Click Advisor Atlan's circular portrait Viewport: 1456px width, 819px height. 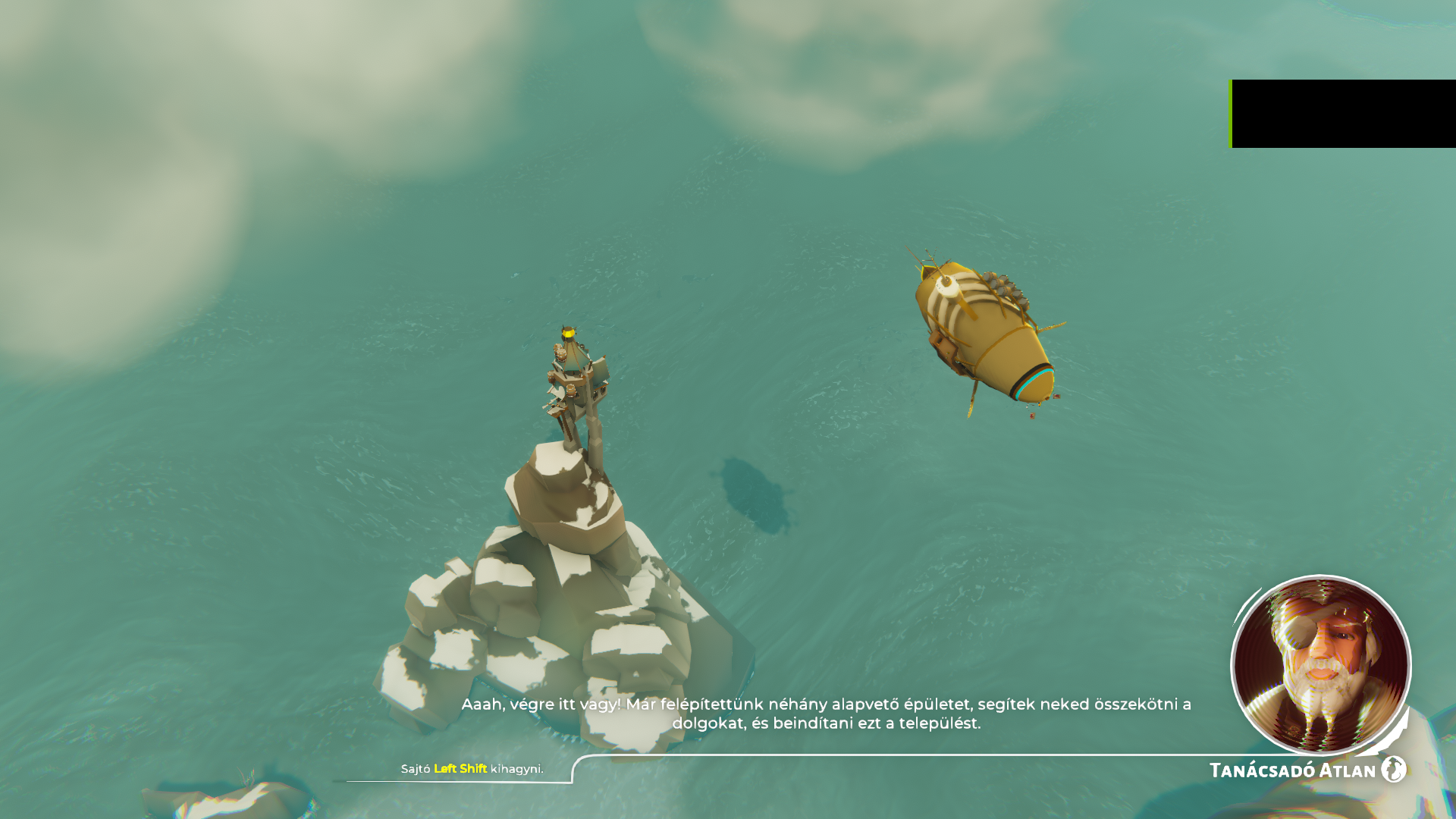click(x=1320, y=665)
